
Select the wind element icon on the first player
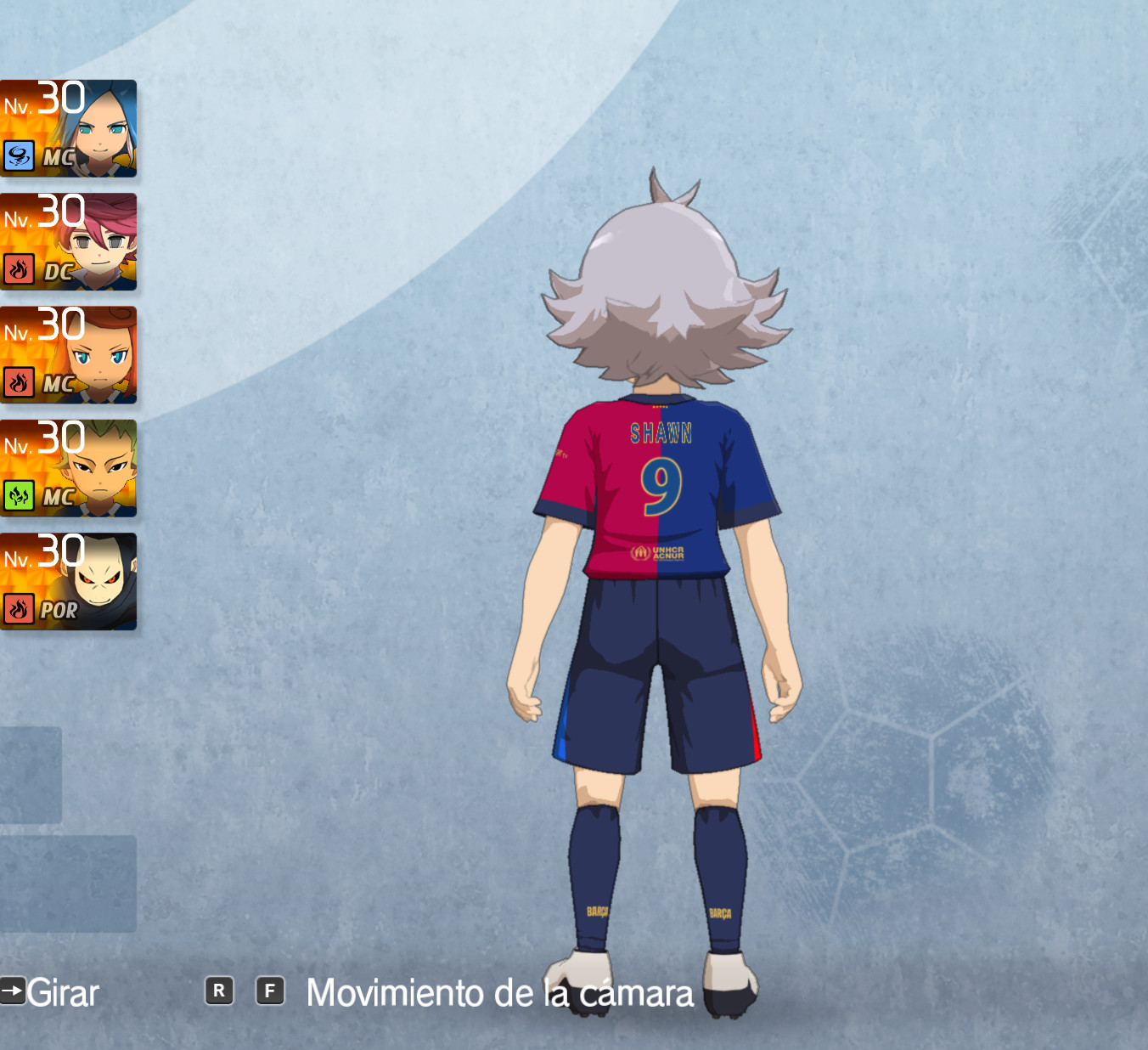(19, 157)
